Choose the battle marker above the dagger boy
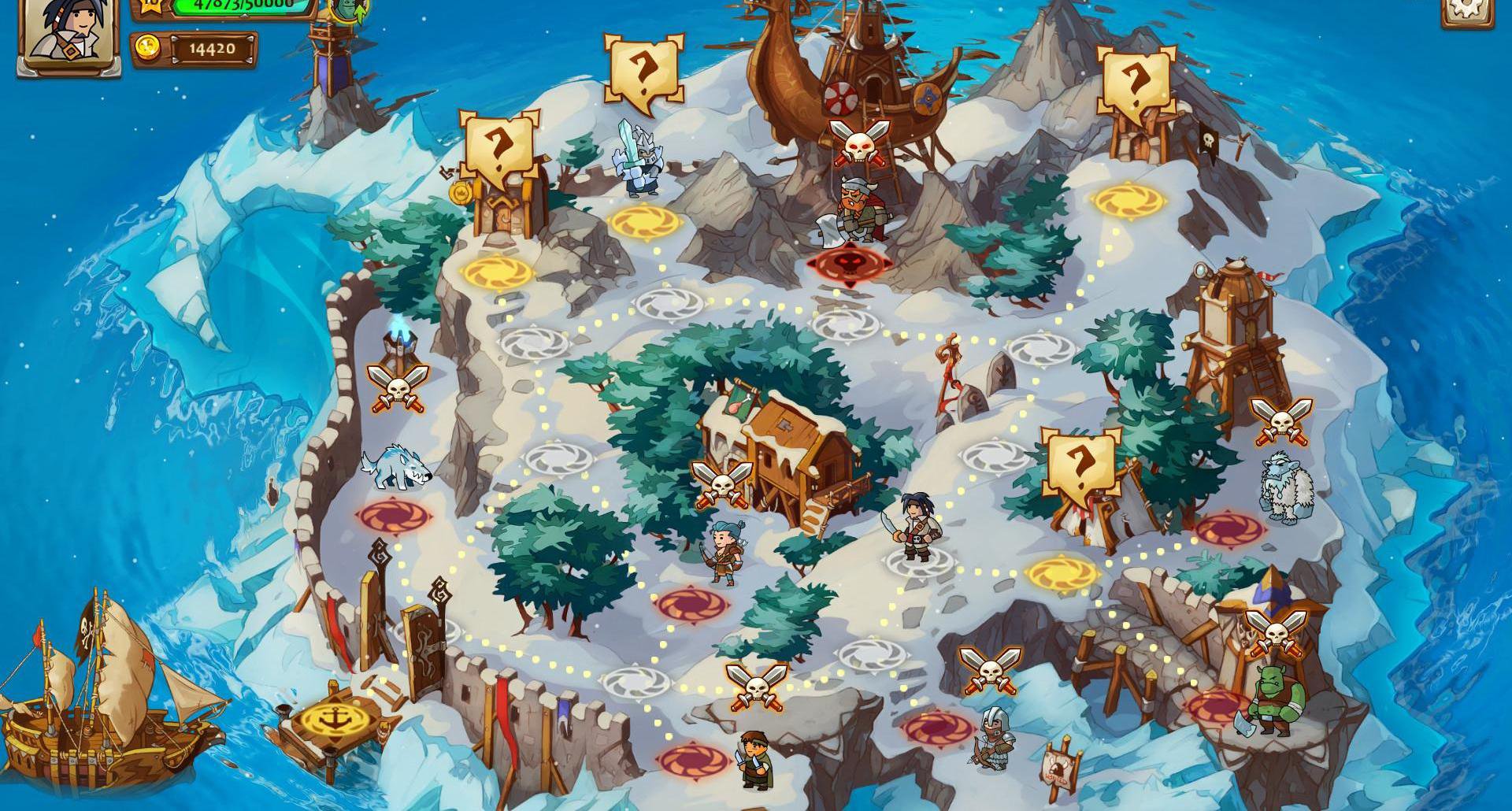The height and width of the screenshot is (811, 1512). [x=756, y=686]
